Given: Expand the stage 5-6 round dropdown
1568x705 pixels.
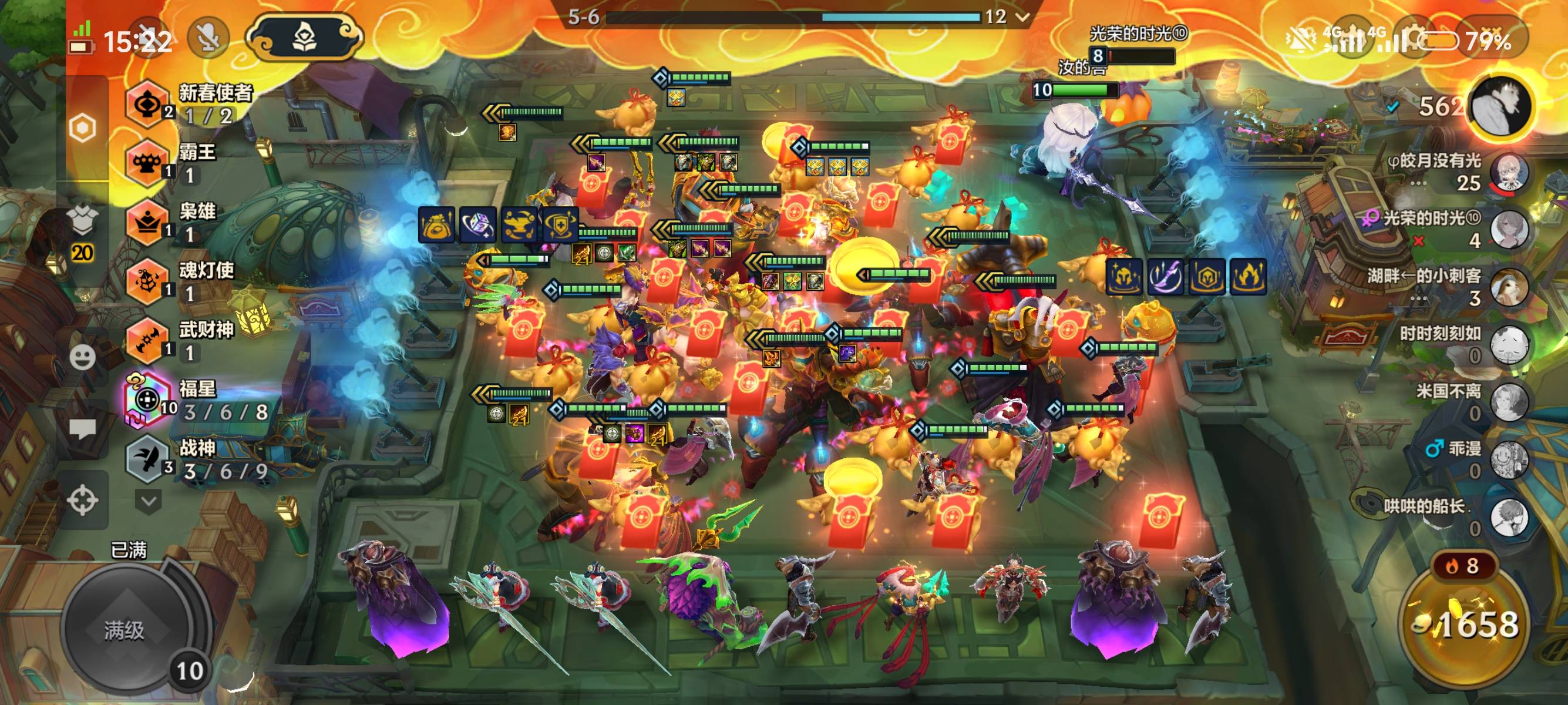Looking at the screenshot, I should tap(1022, 17).
